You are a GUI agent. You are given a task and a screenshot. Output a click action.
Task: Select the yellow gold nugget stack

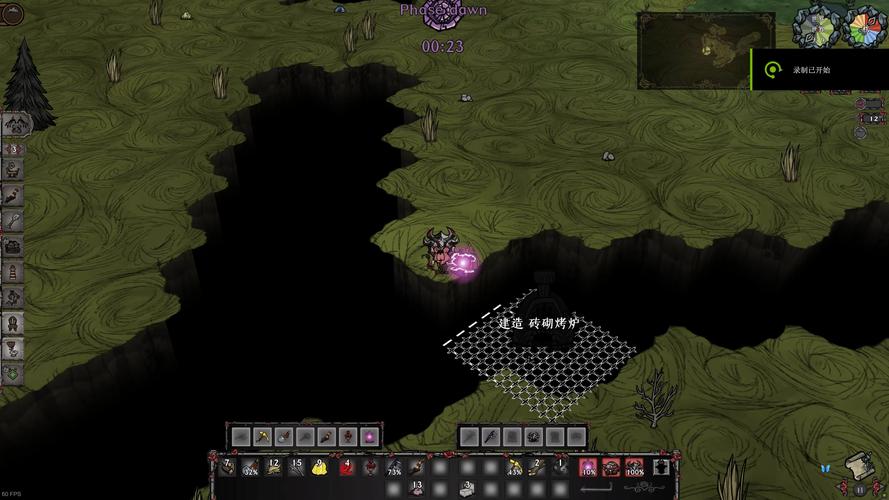pyautogui.click(x=320, y=467)
